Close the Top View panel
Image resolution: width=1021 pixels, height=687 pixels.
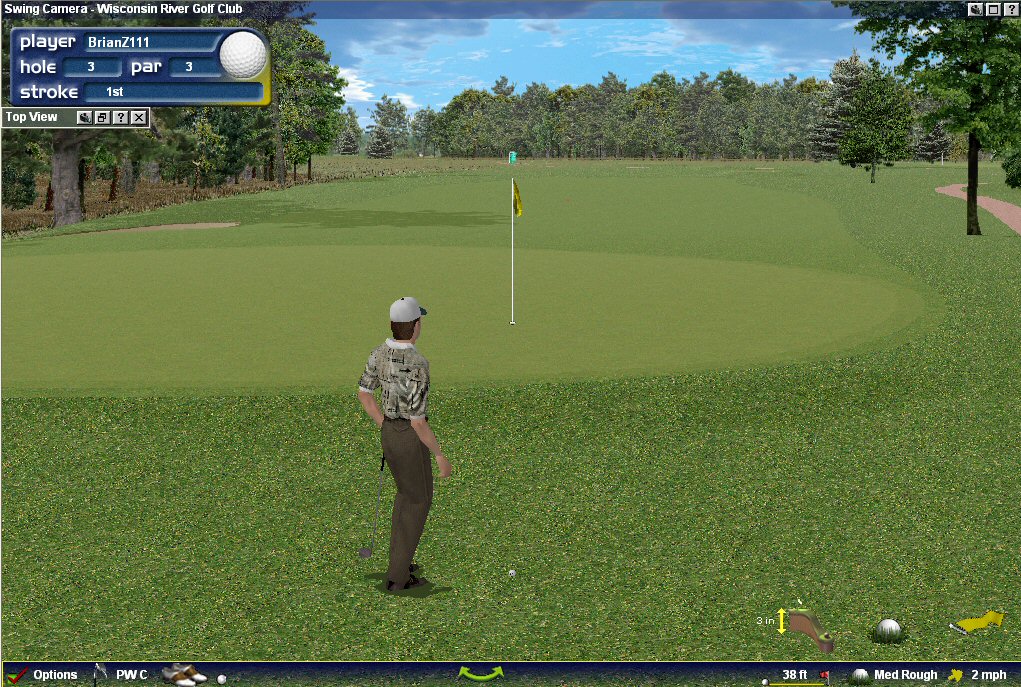(139, 118)
